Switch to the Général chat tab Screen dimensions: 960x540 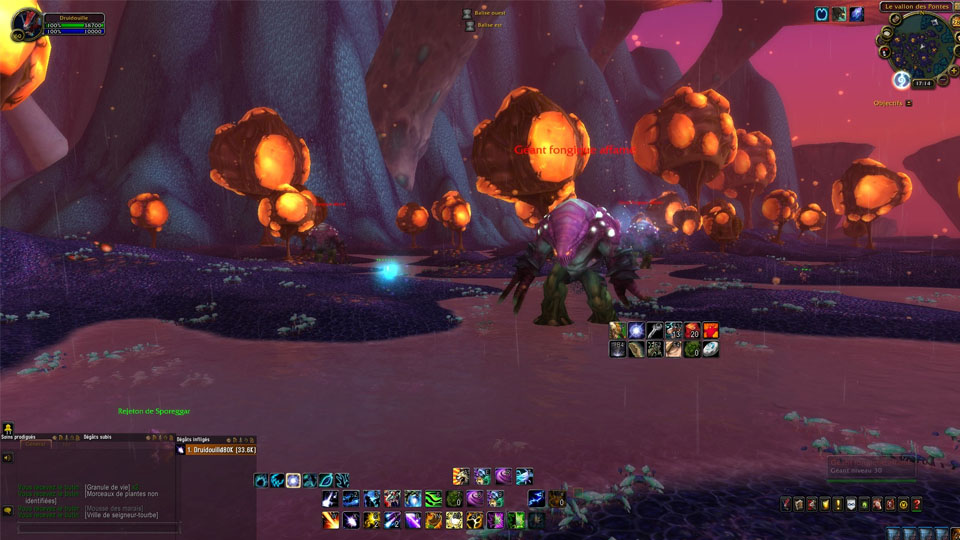pos(35,445)
